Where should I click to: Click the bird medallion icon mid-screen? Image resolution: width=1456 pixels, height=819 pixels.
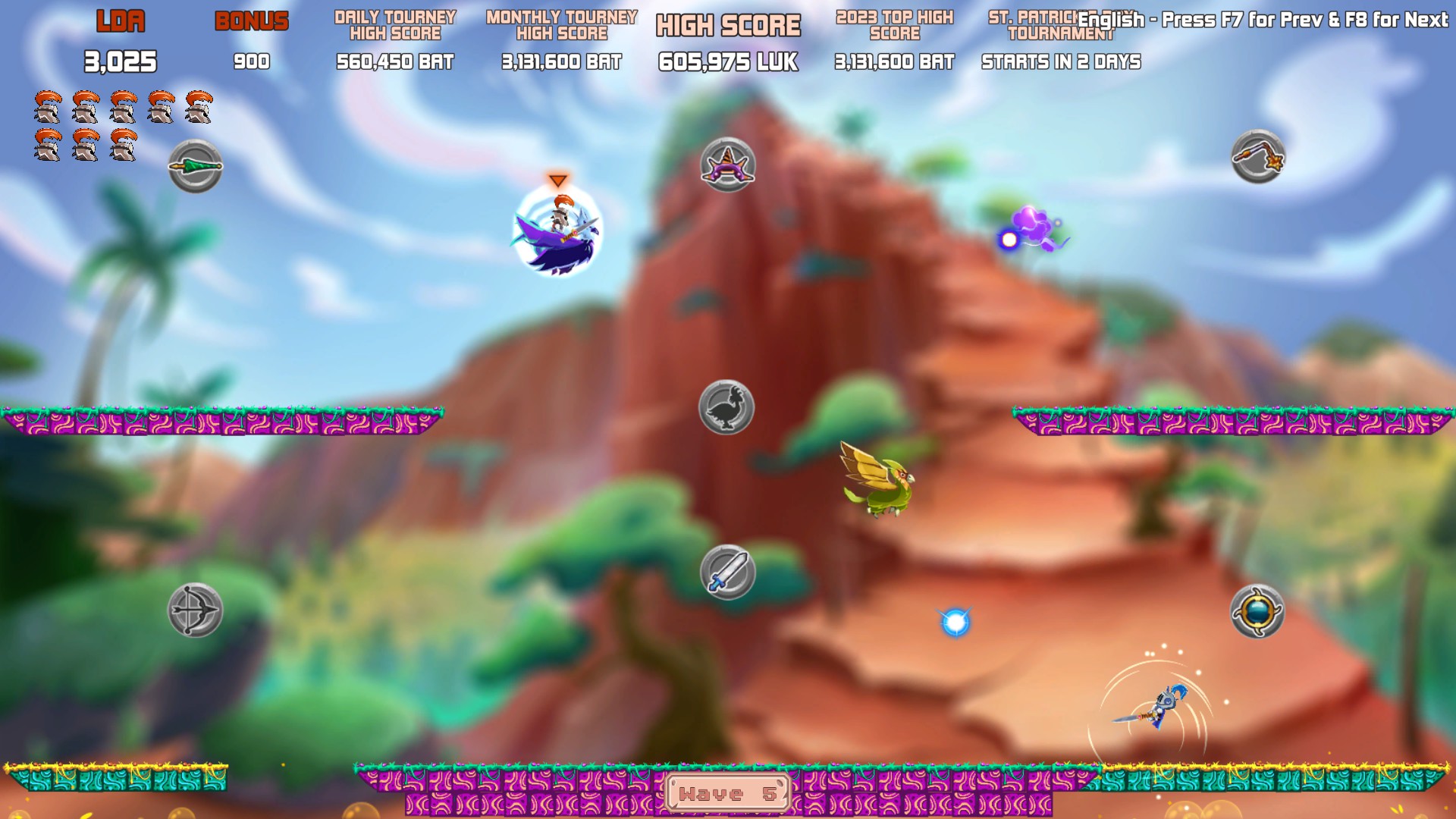point(726,406)
